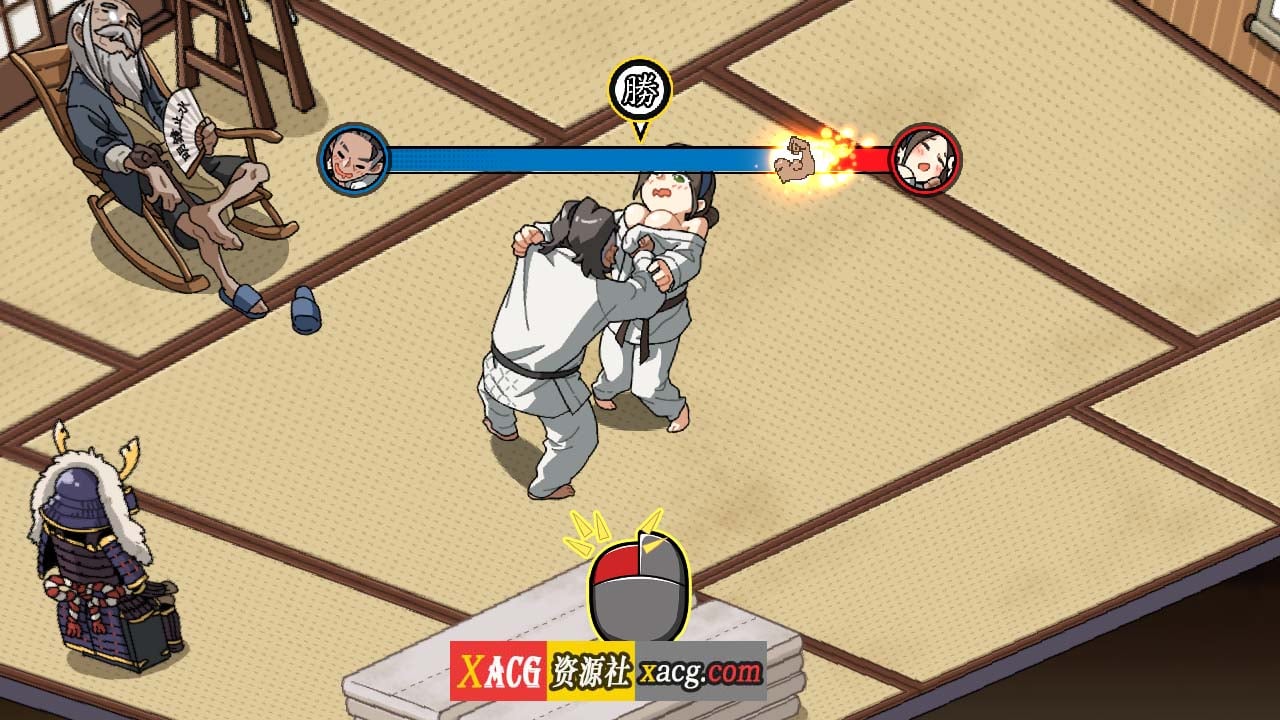Click the 勝 victory speech bubble

point(641,88)
